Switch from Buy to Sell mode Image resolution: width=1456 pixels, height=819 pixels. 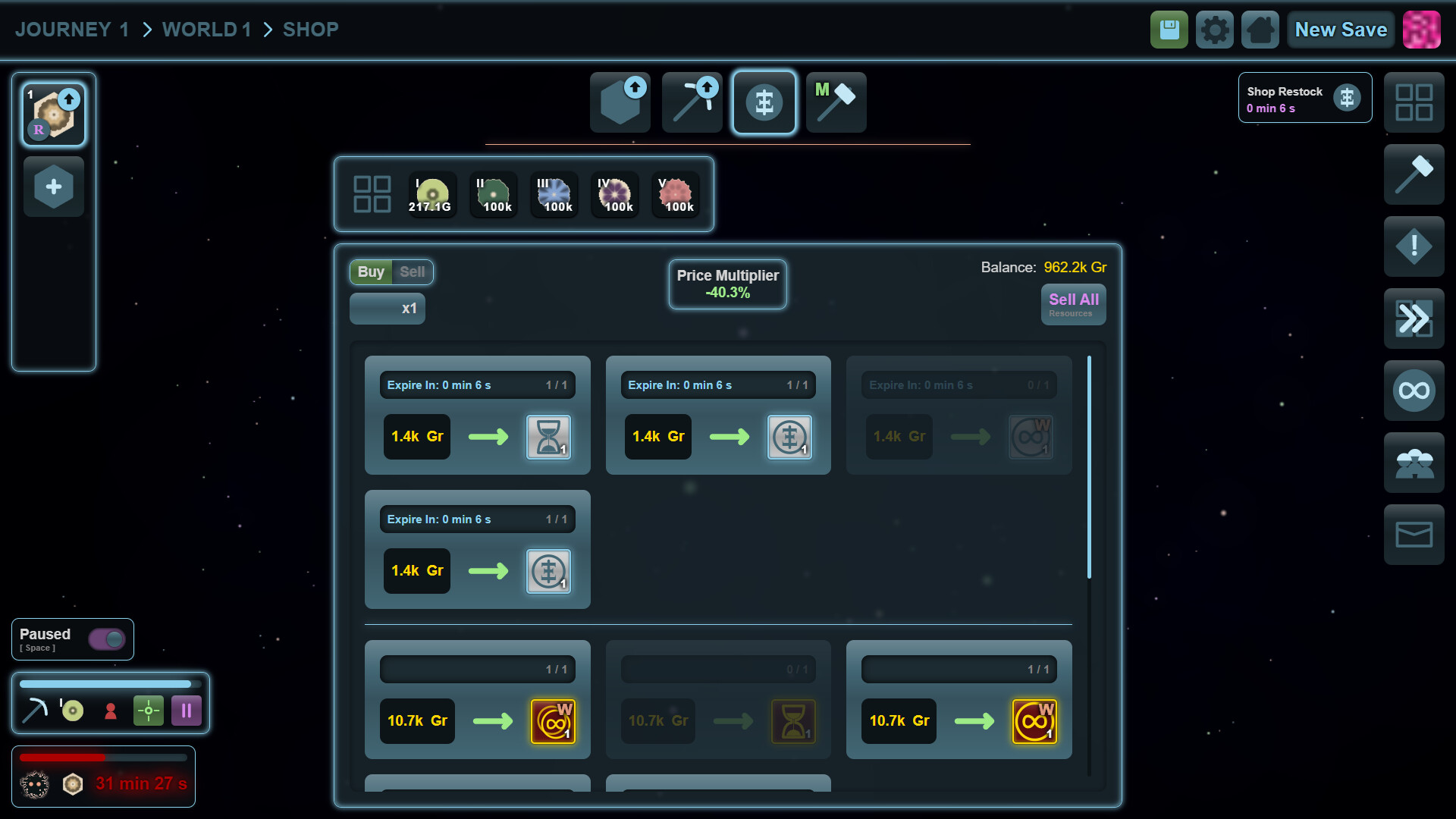pos(413,271)
